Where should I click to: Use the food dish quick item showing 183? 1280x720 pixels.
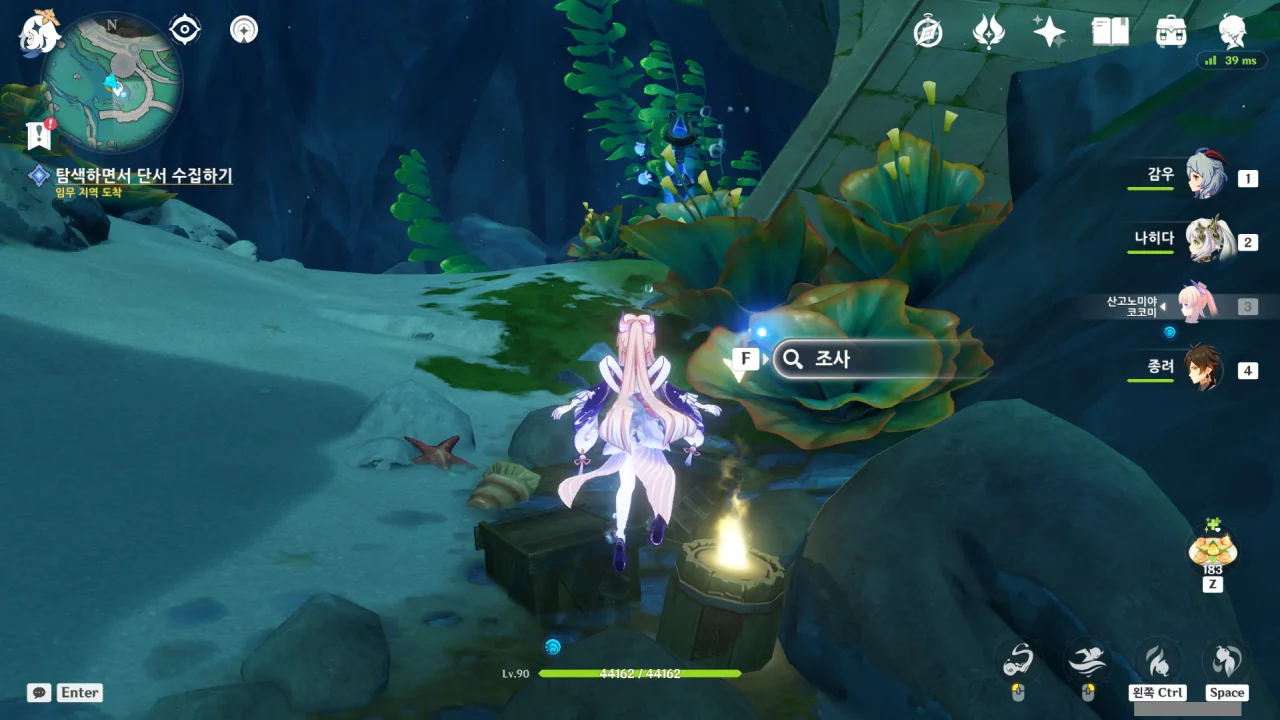[x=1212, y=548]
